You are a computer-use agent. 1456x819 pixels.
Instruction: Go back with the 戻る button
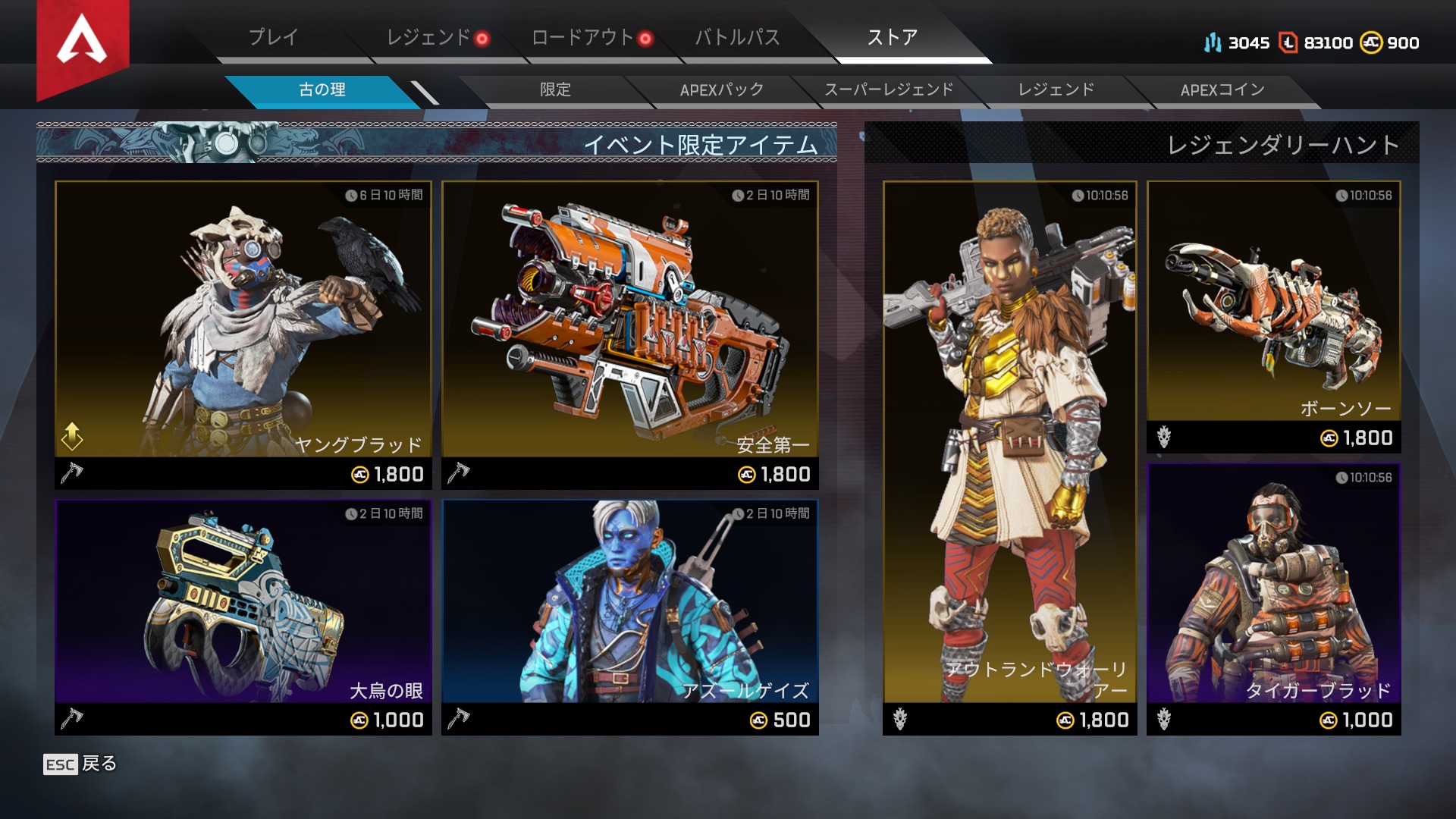coord(81,764)
